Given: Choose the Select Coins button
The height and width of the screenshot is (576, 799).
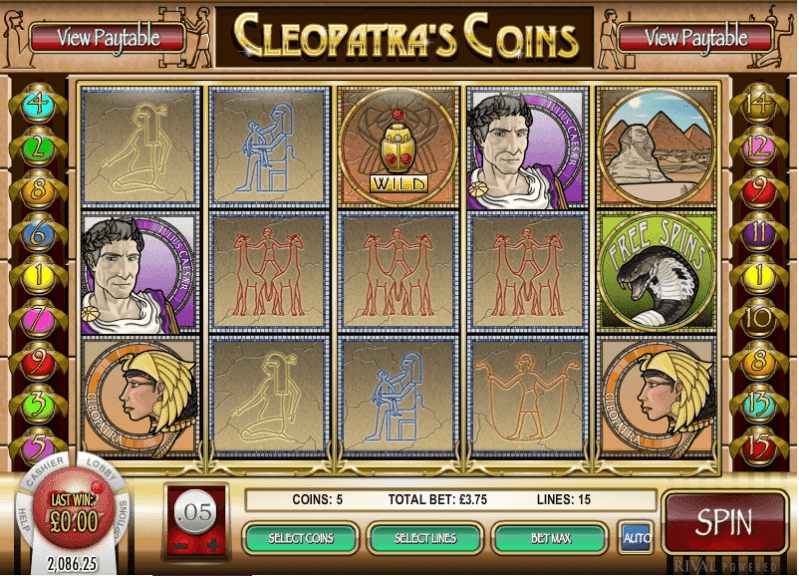Looking at the screenshot, I should pos(300,538).
